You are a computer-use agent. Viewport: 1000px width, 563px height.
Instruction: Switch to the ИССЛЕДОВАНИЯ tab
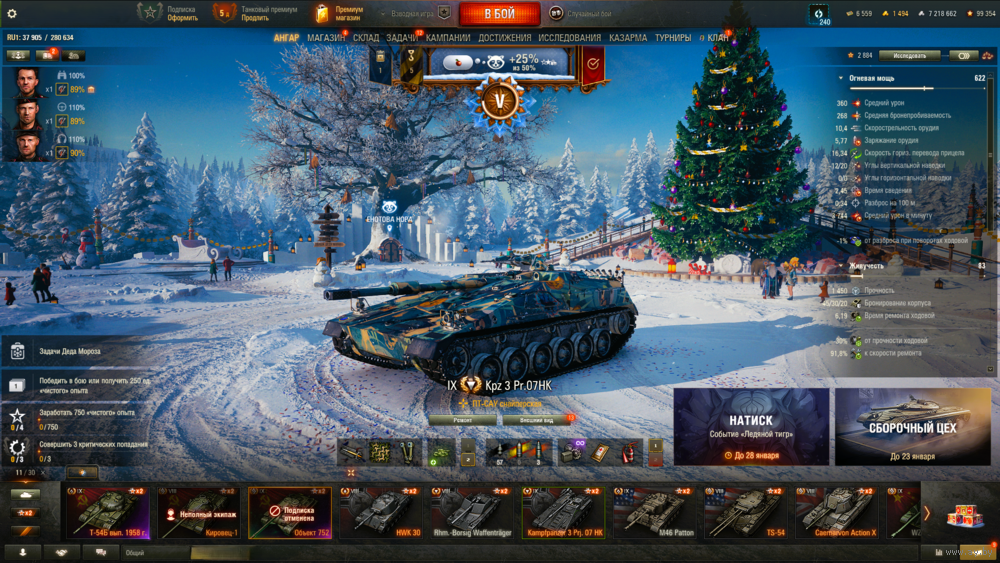(x=570, y=38)
